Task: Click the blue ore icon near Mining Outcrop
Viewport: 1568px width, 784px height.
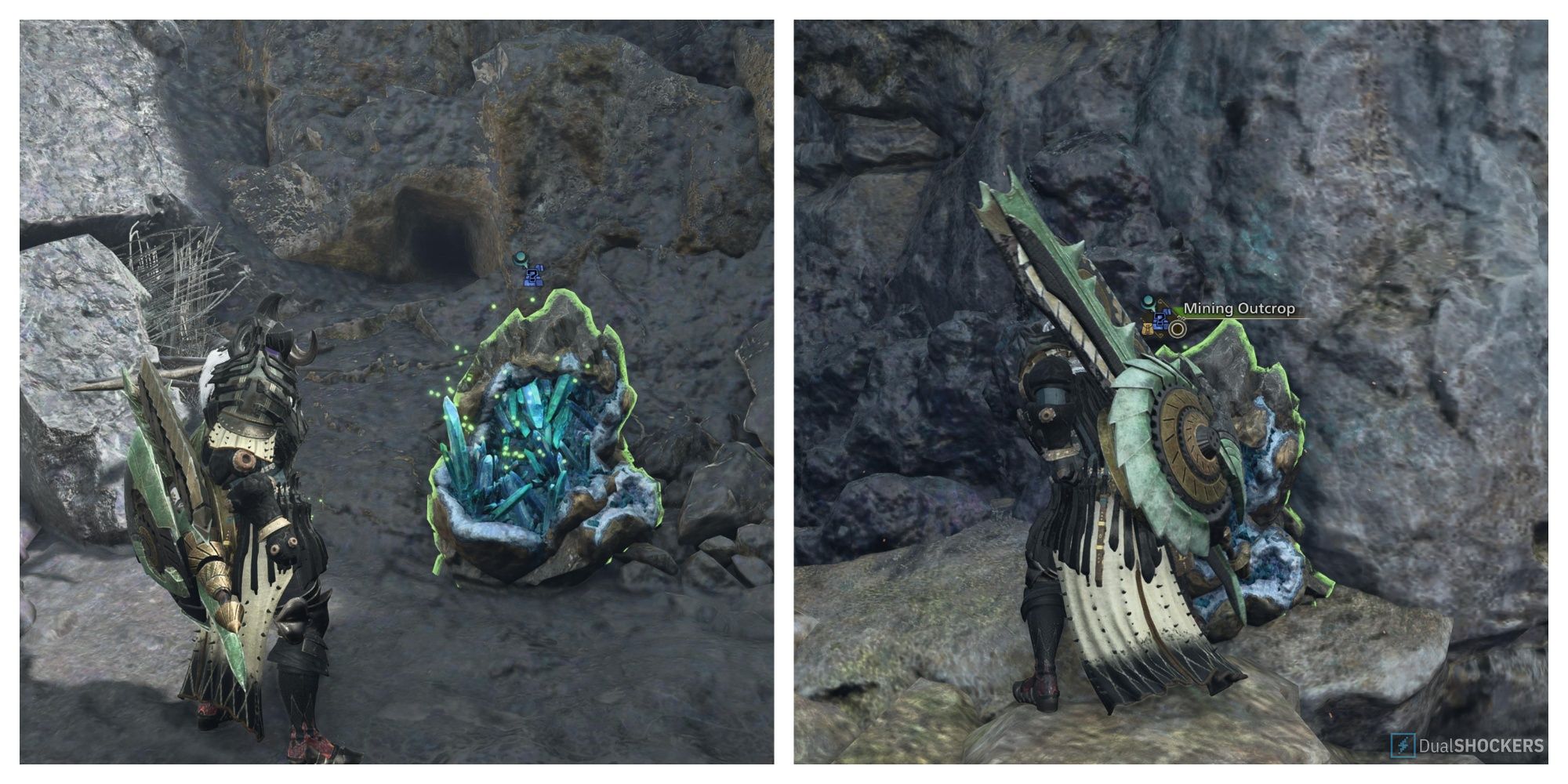Action: point(1160,322)
